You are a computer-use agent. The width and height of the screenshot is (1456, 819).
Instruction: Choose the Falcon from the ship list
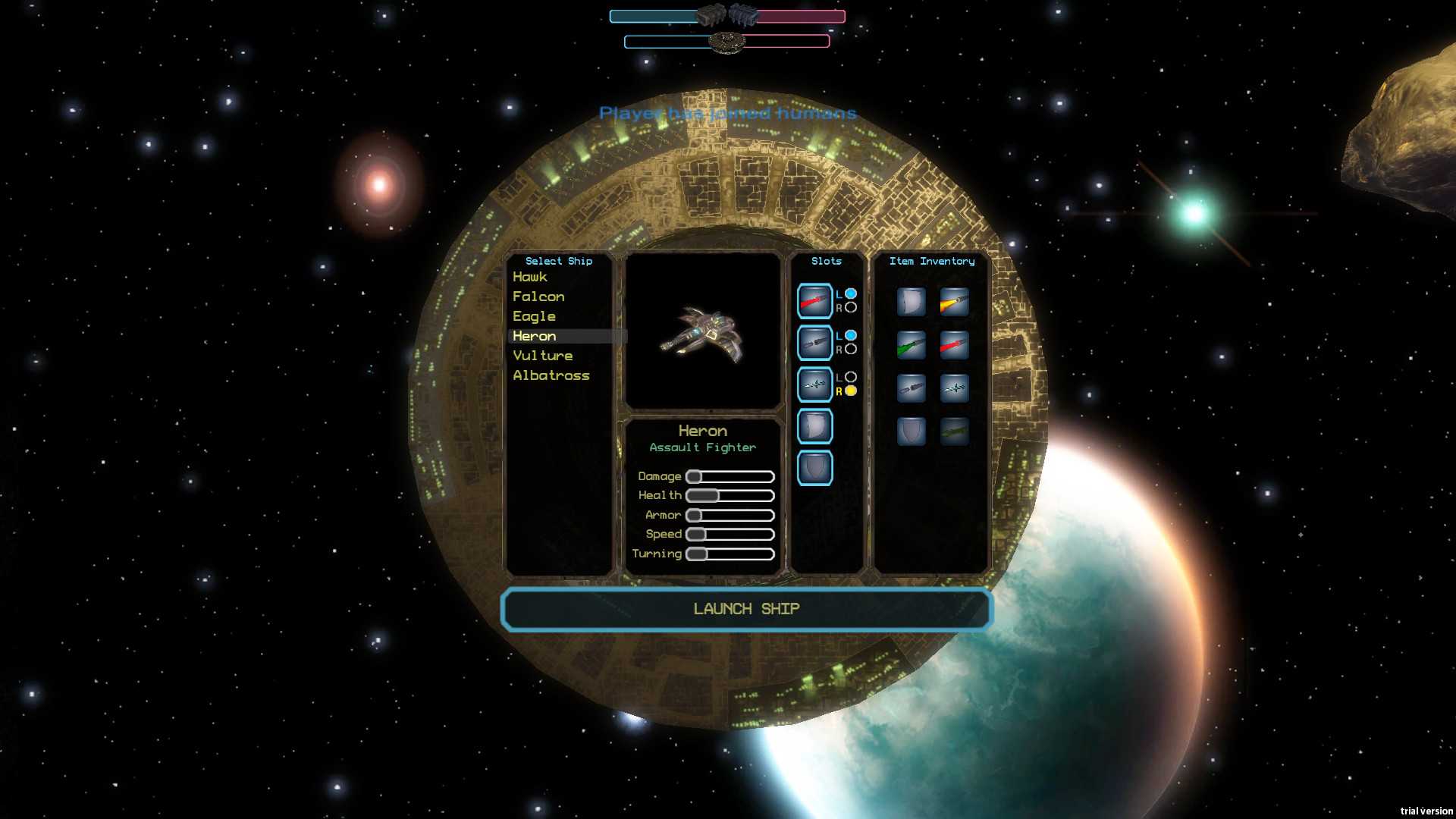click(538, 297)
